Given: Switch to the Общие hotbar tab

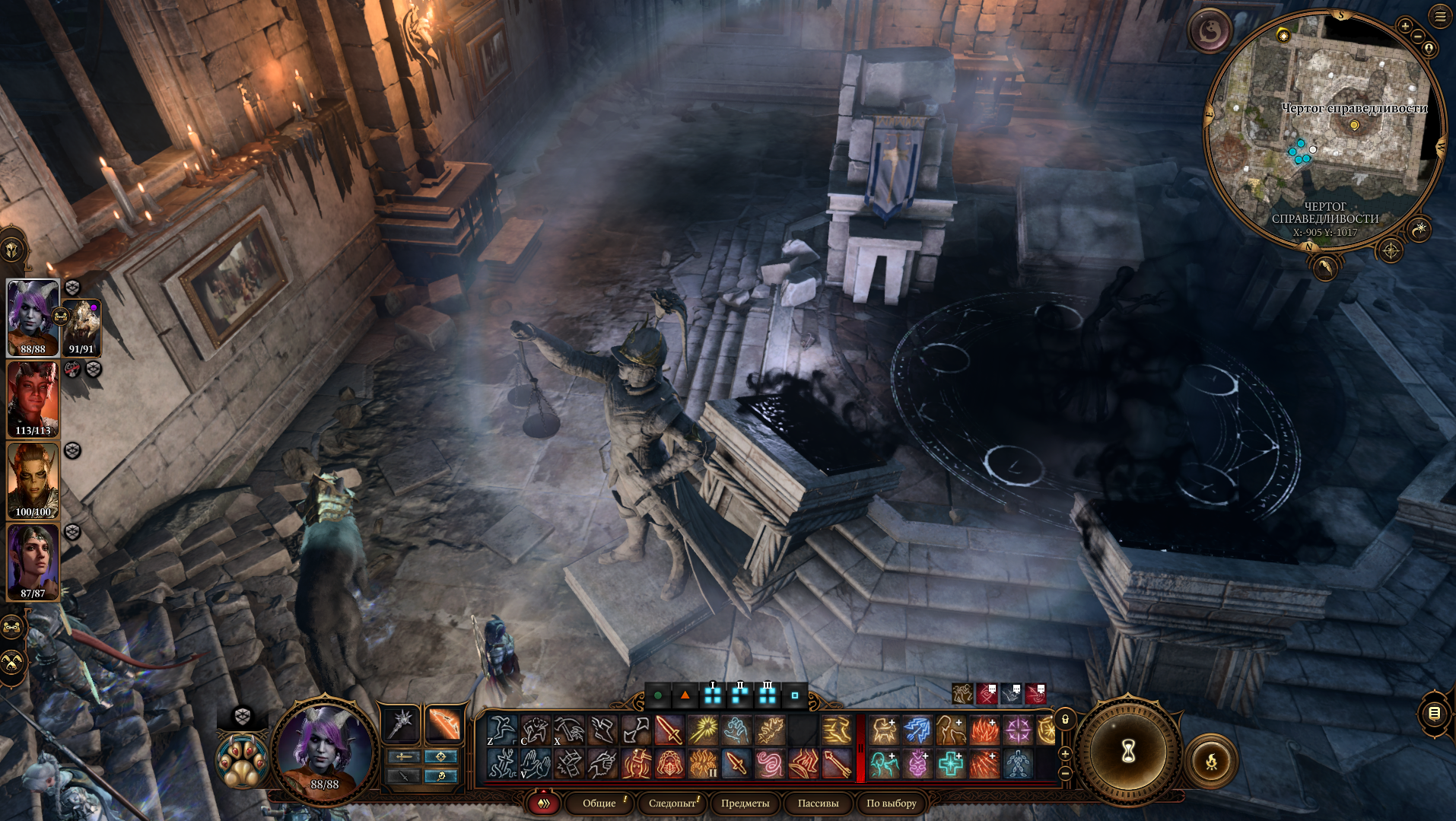Looking at the screenshot, I should (x=599, y=803).
